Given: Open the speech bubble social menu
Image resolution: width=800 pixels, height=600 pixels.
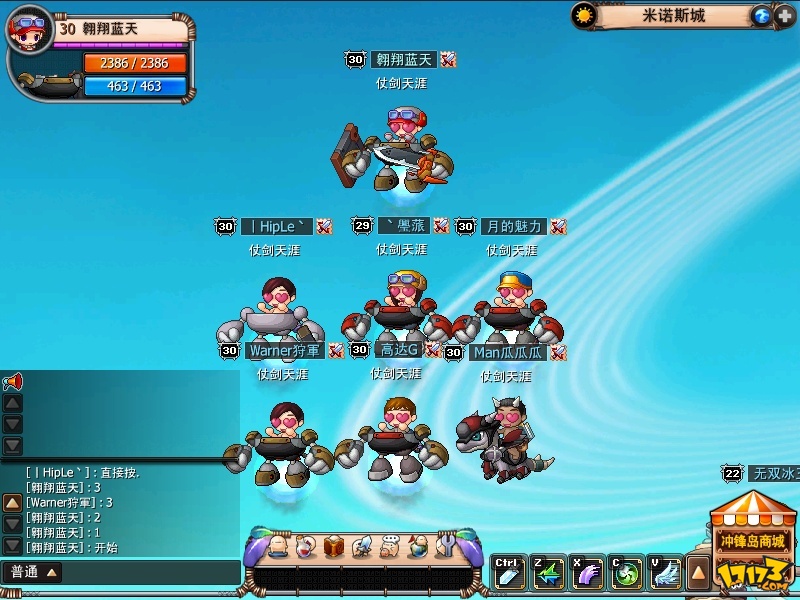Looking at the screenshot, I should 390,547.
